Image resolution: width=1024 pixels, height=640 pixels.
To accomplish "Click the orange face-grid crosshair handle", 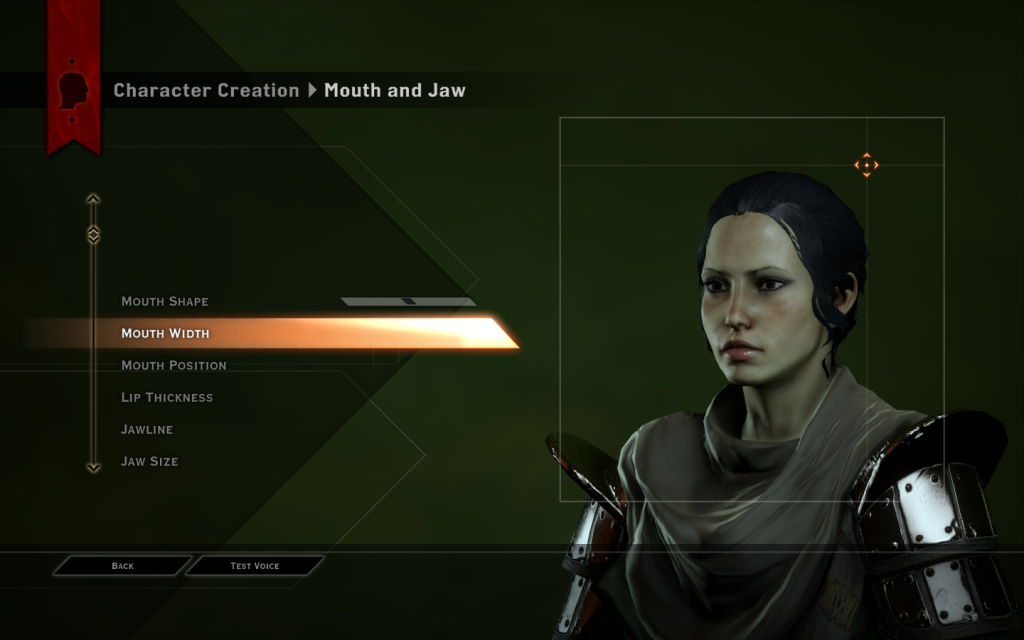I will [x=866, y=165].
